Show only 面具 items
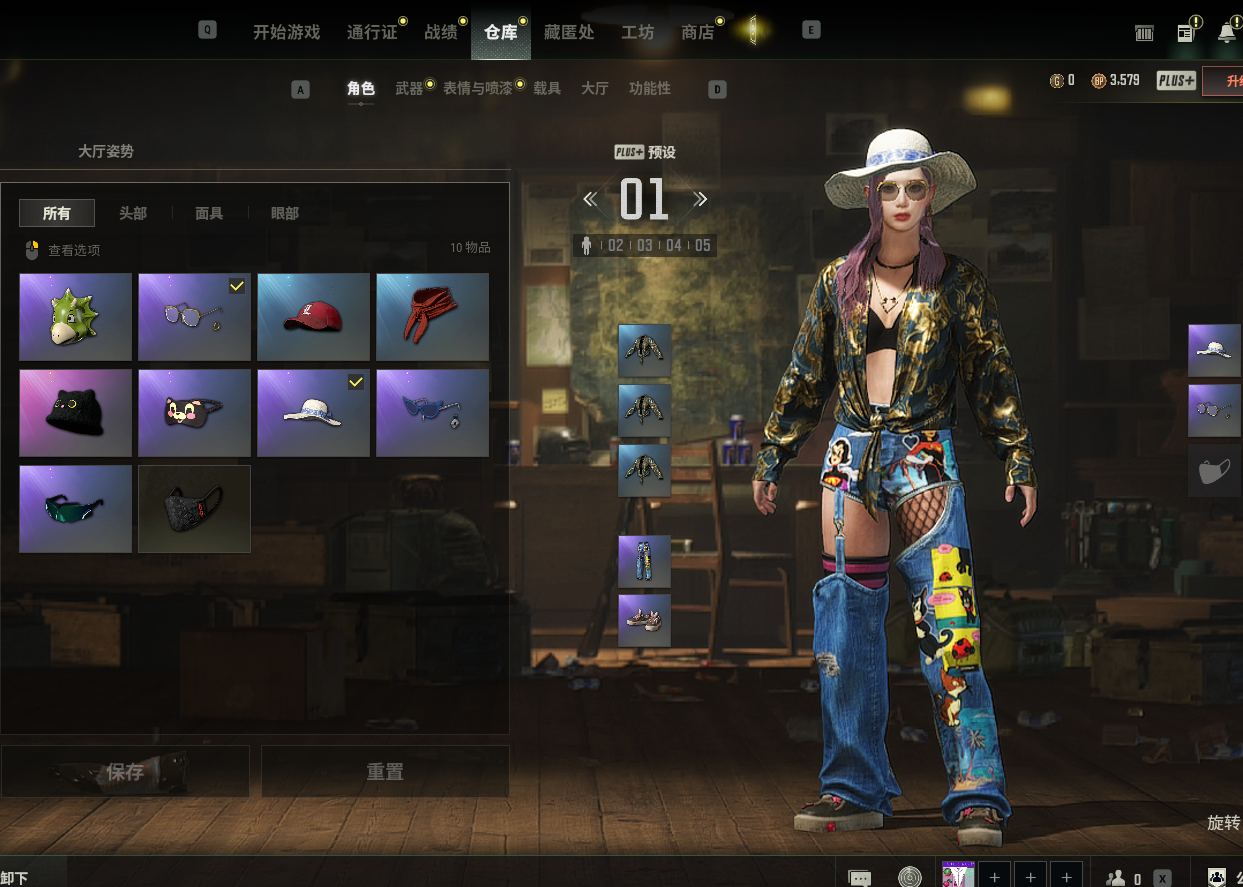Screen dimensions: 1243x887 point(209,213)
